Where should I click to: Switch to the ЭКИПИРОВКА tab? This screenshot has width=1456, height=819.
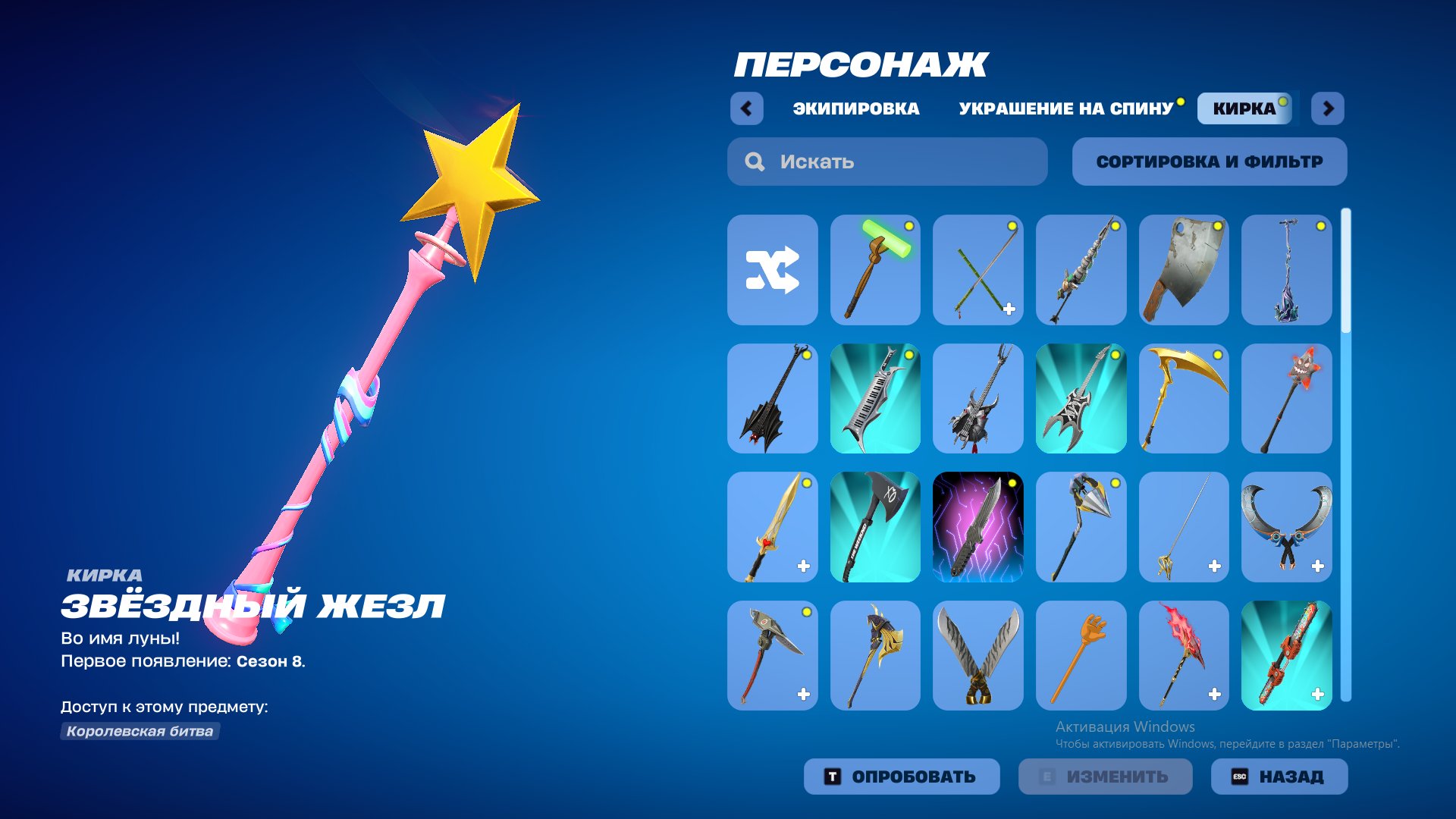[853, 108]
